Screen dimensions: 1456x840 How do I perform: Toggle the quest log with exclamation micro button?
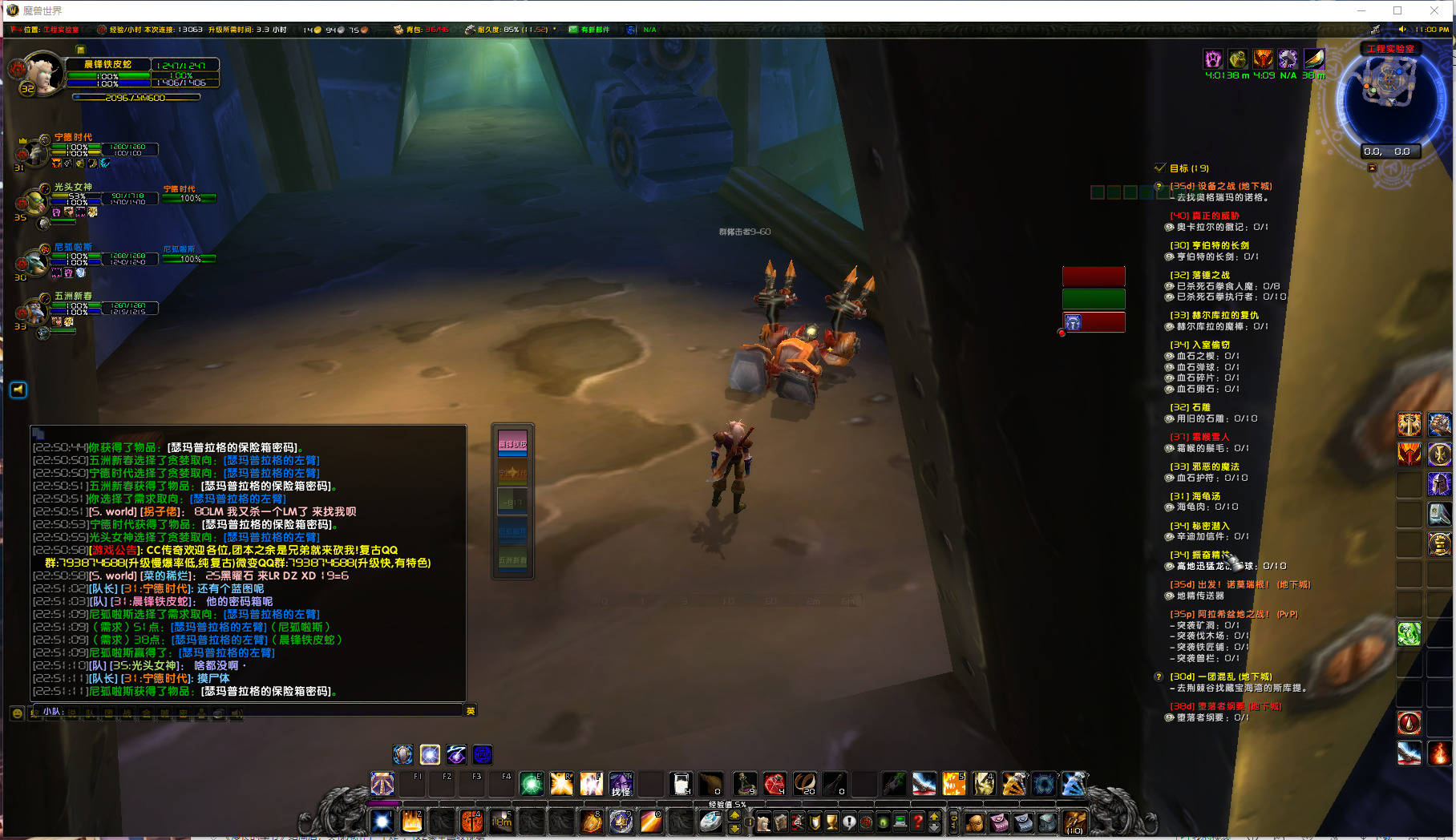[848, 822]
